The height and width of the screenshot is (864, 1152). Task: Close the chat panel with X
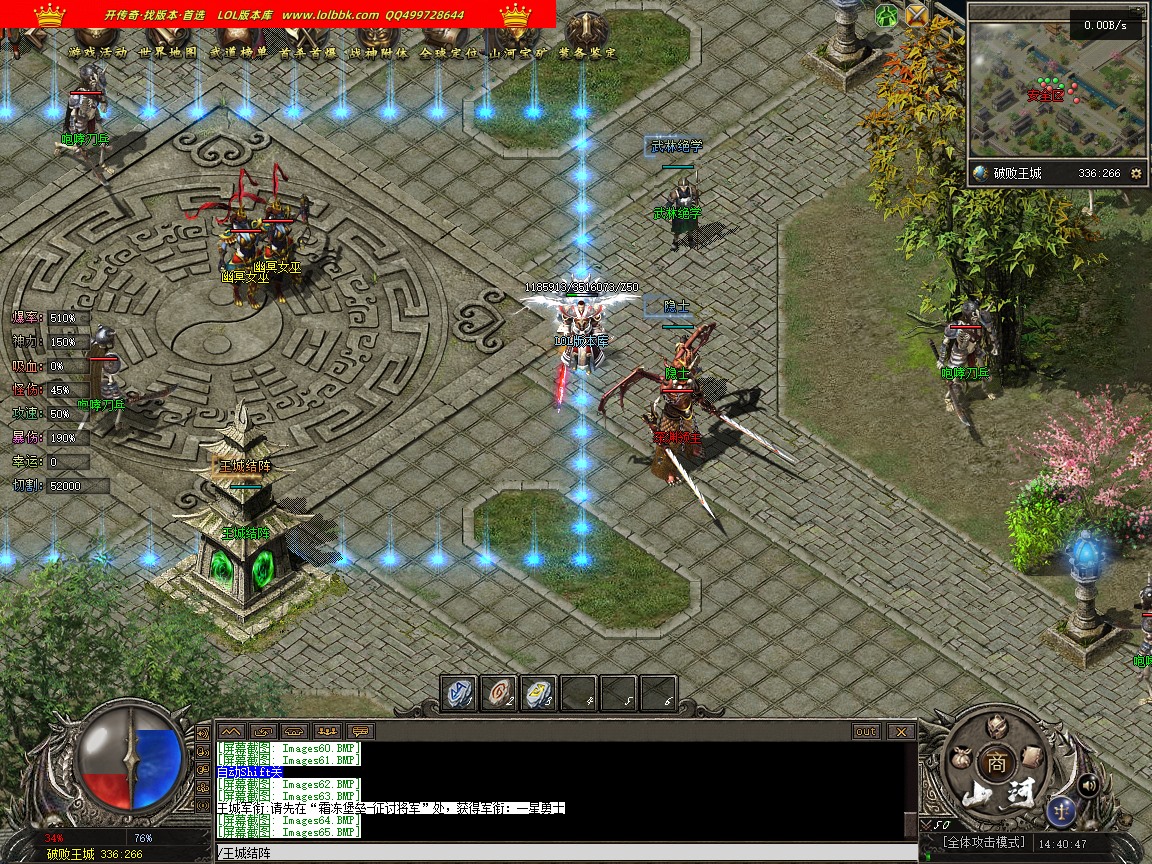(x=901, y=731)
